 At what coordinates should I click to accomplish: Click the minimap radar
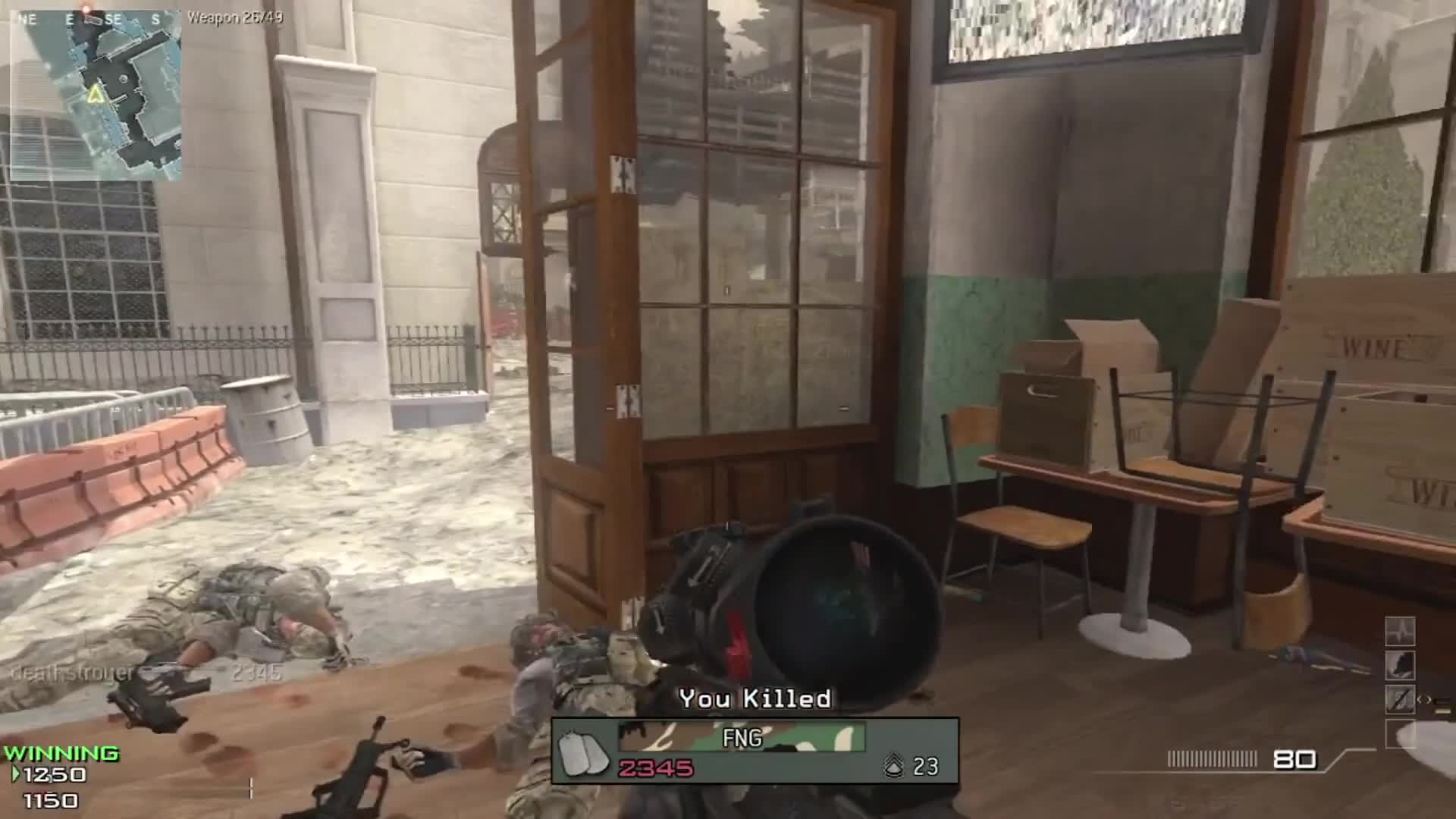coord(96,96)
